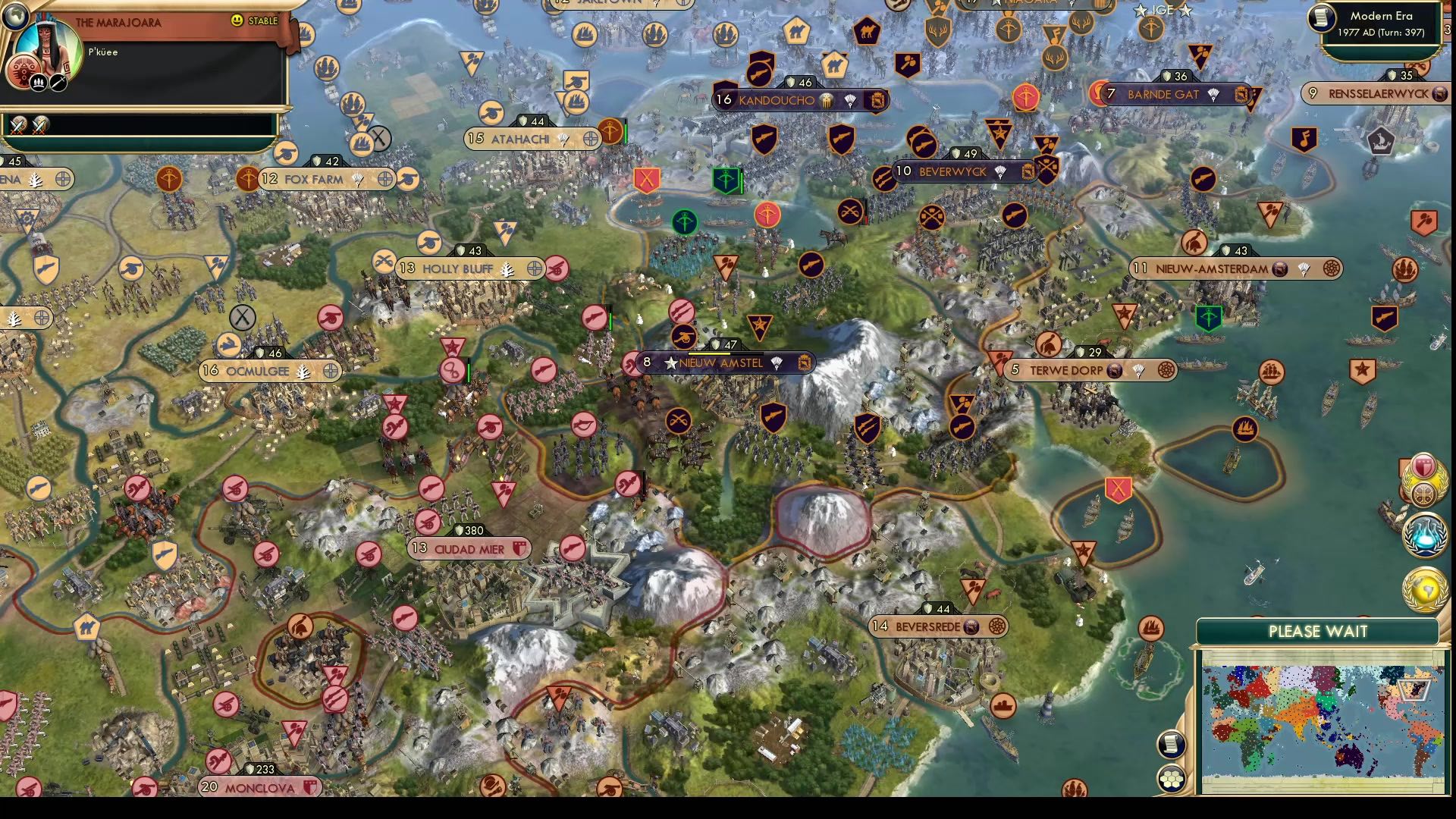Open the notification log scroll icon
Viewport: 1456px width, 819px height.
pyautogui.click(x=1172, y=744)
